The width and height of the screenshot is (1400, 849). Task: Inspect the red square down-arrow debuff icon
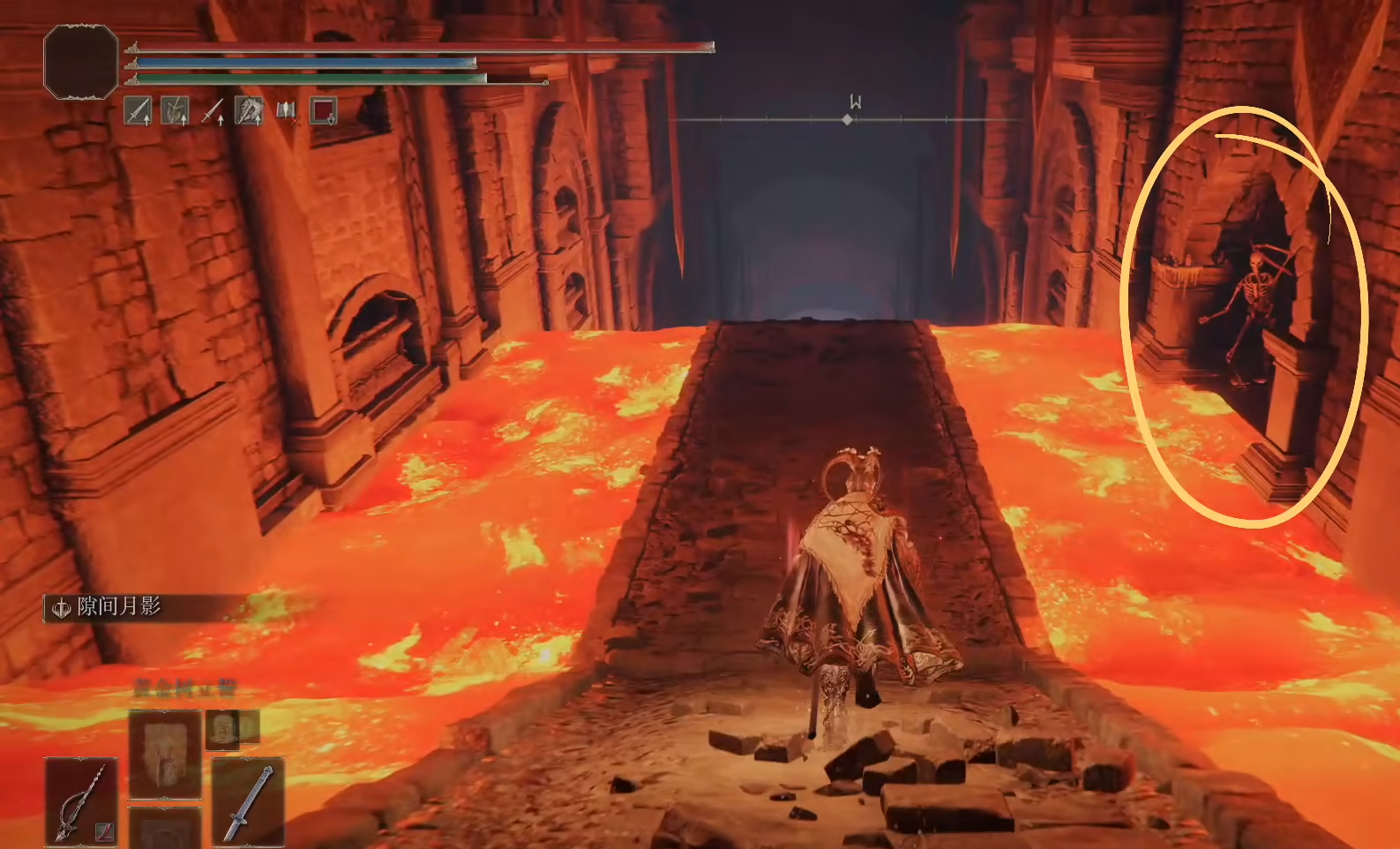point(323,111)
